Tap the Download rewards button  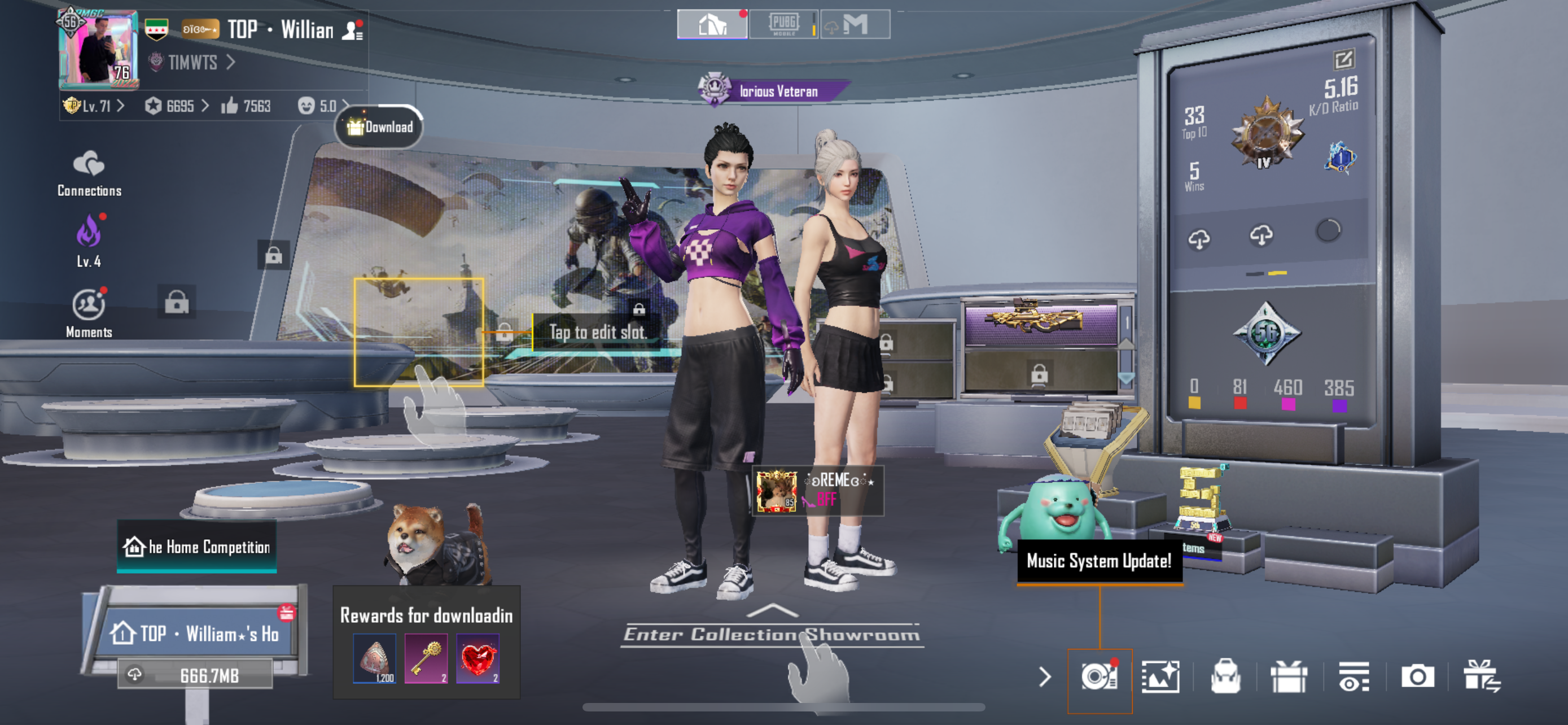(x=380, y=126)
